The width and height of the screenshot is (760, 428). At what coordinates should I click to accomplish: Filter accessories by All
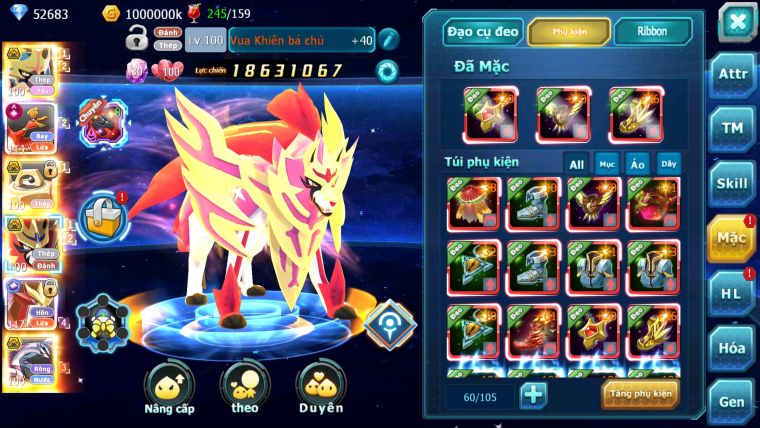tap(576, 163)
